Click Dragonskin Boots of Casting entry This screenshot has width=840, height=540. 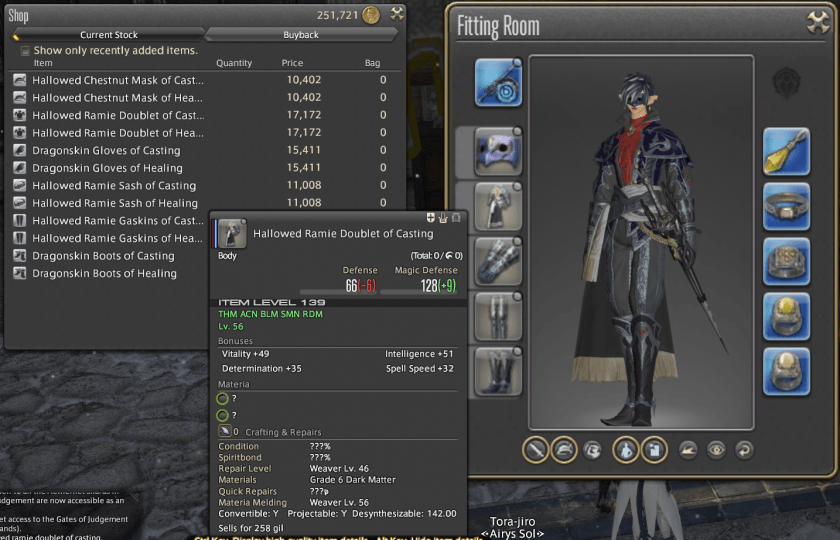103,256
